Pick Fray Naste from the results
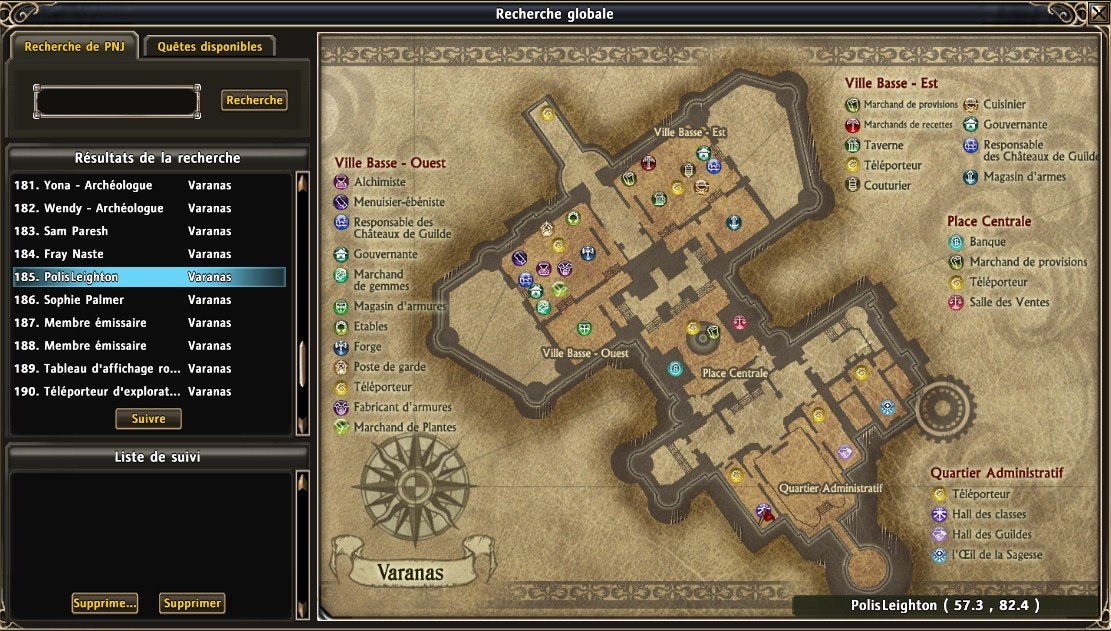1111x631 pixels. point(148,254)
